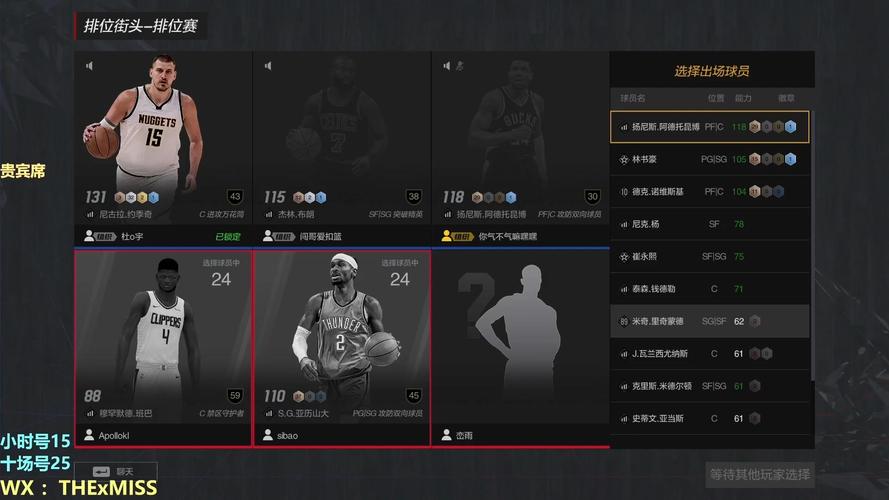Open the 聊天 chat button
889x500 pixels.
tap(112, 470)
